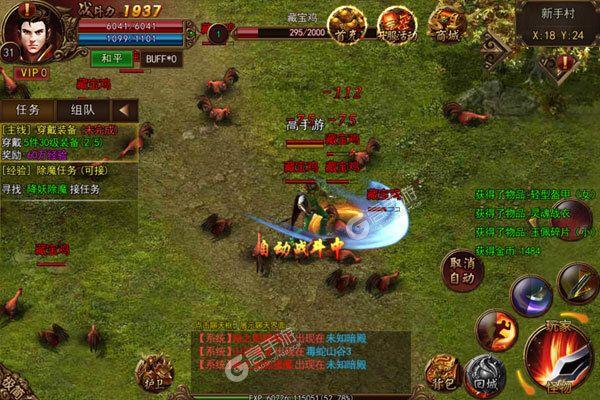Switch to the 组队 team tab
The height and width of the screenshot is (400, 600).
[83, 110]
